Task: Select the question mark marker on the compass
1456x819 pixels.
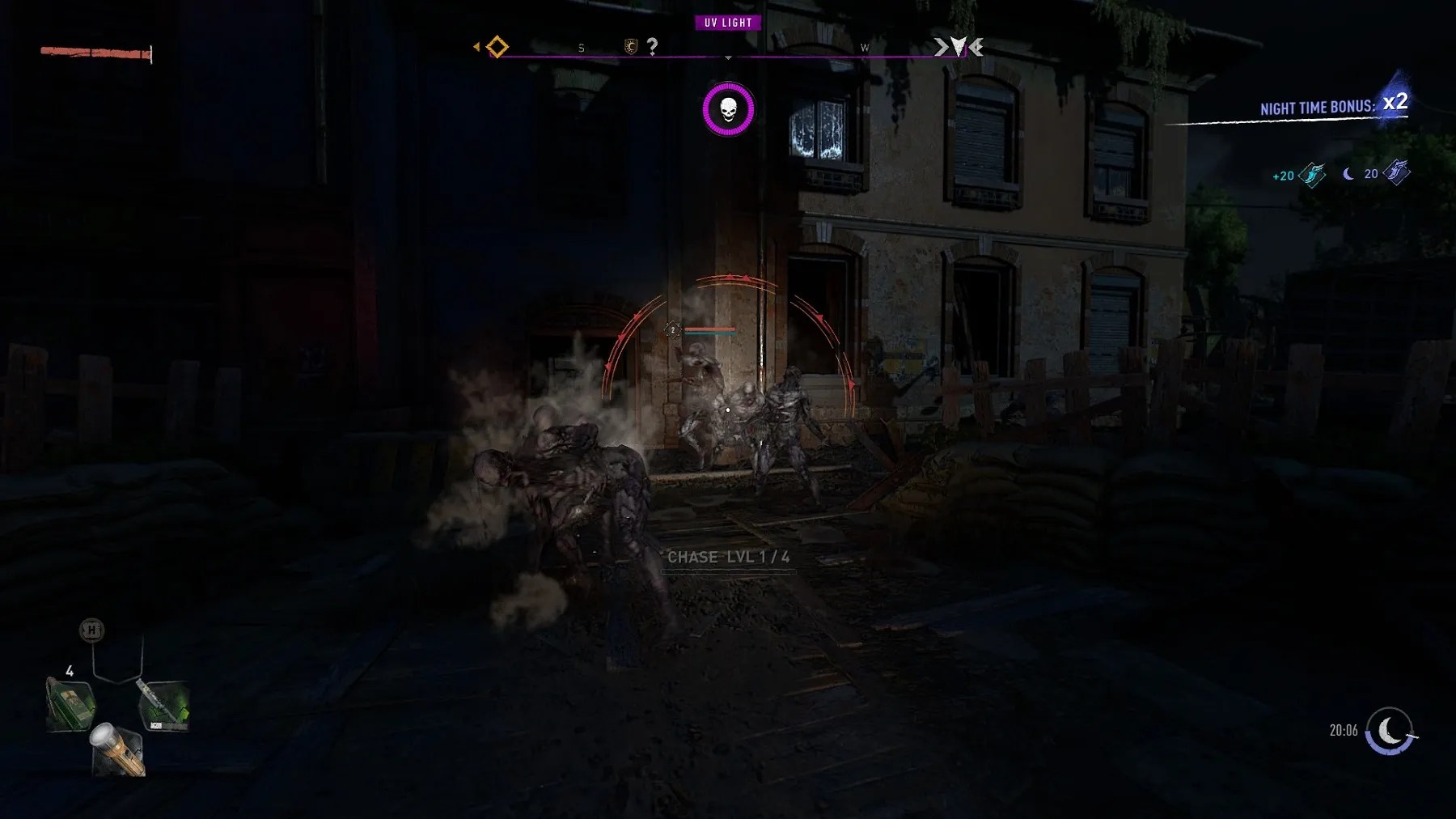Action: pos(652,46)
